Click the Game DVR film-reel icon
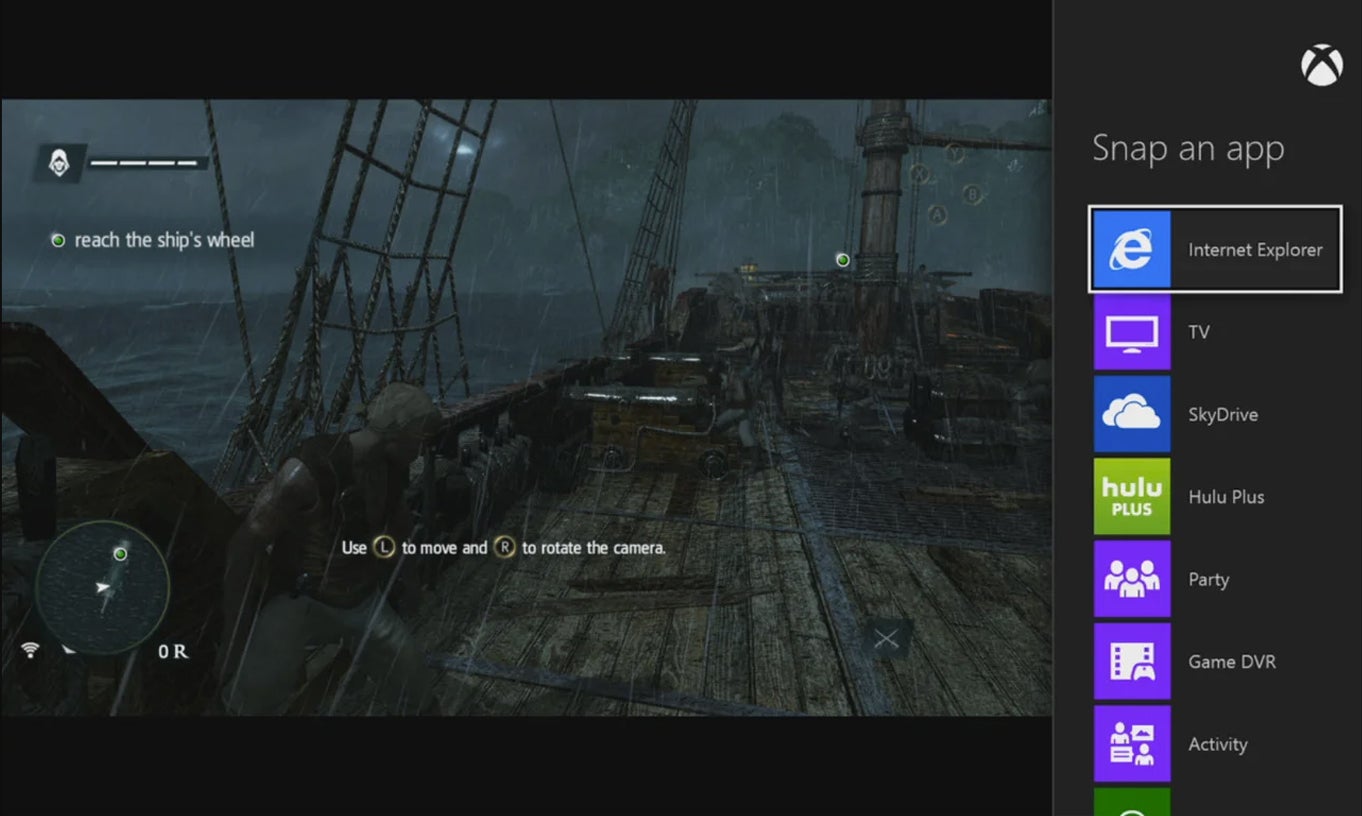This screenshot has width=1362, height=816. [1131, 661]
